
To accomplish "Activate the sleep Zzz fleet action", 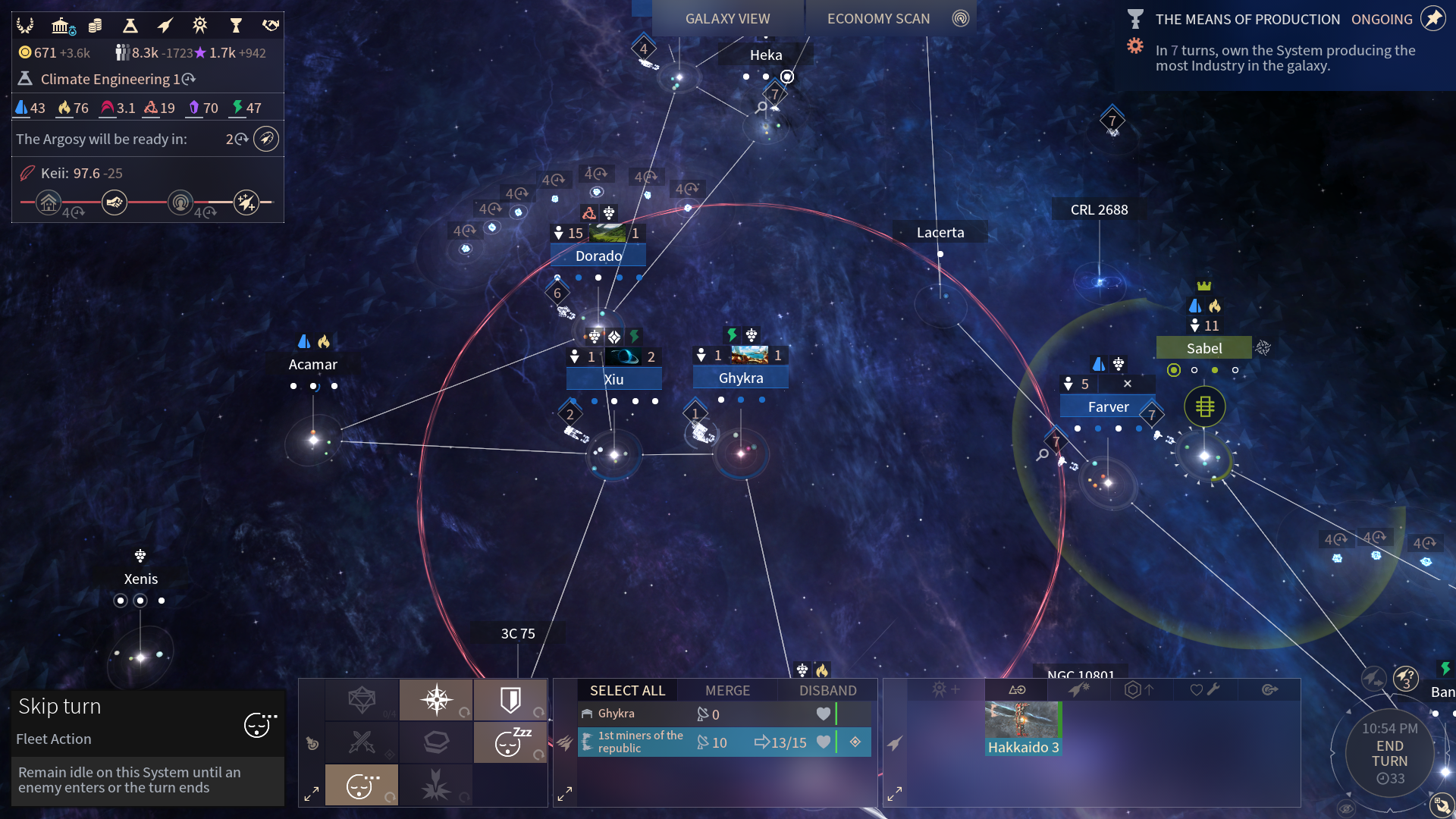I will (x=510, y=742).
